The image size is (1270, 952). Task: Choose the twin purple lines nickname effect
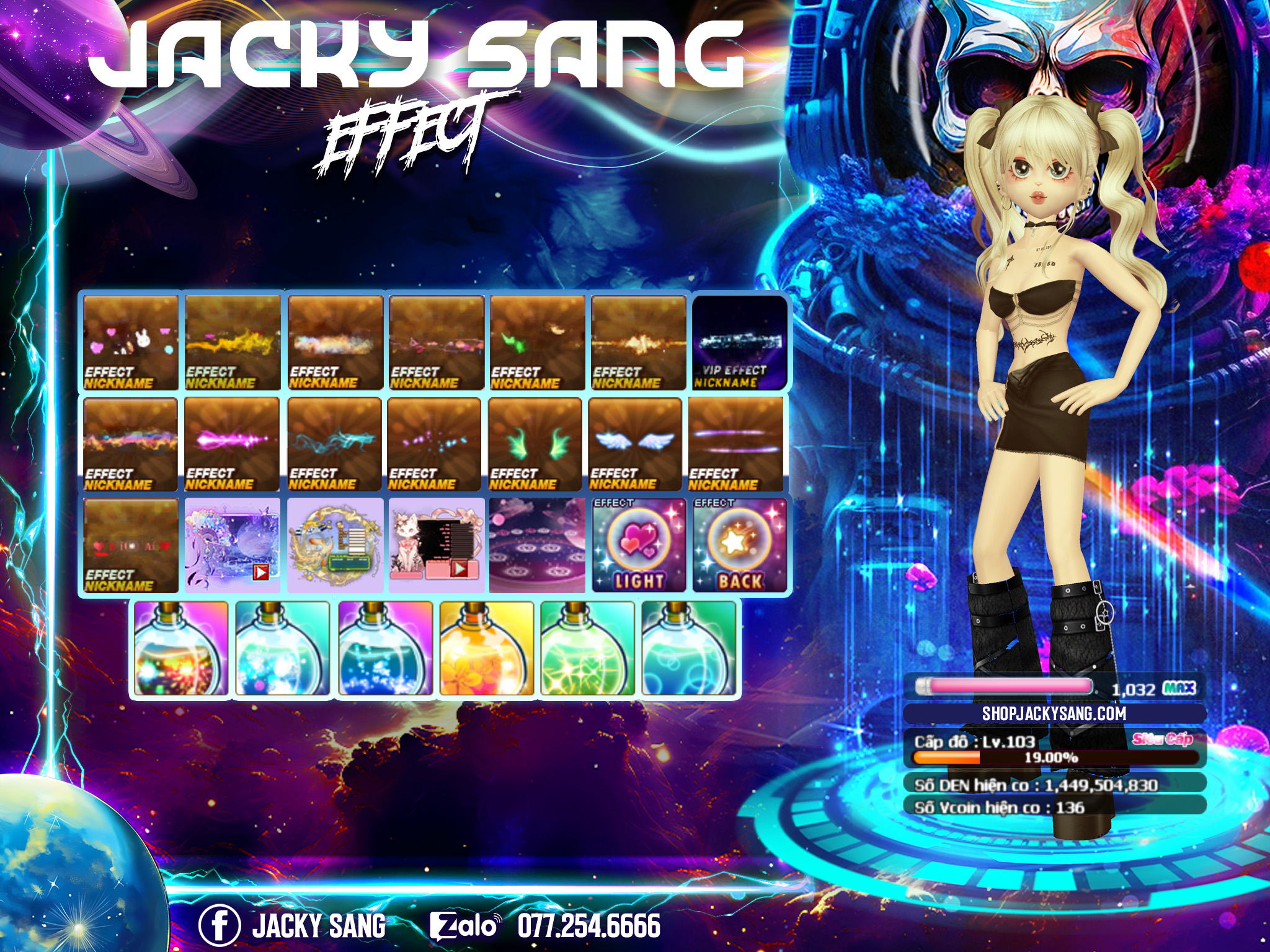[736, 444]
